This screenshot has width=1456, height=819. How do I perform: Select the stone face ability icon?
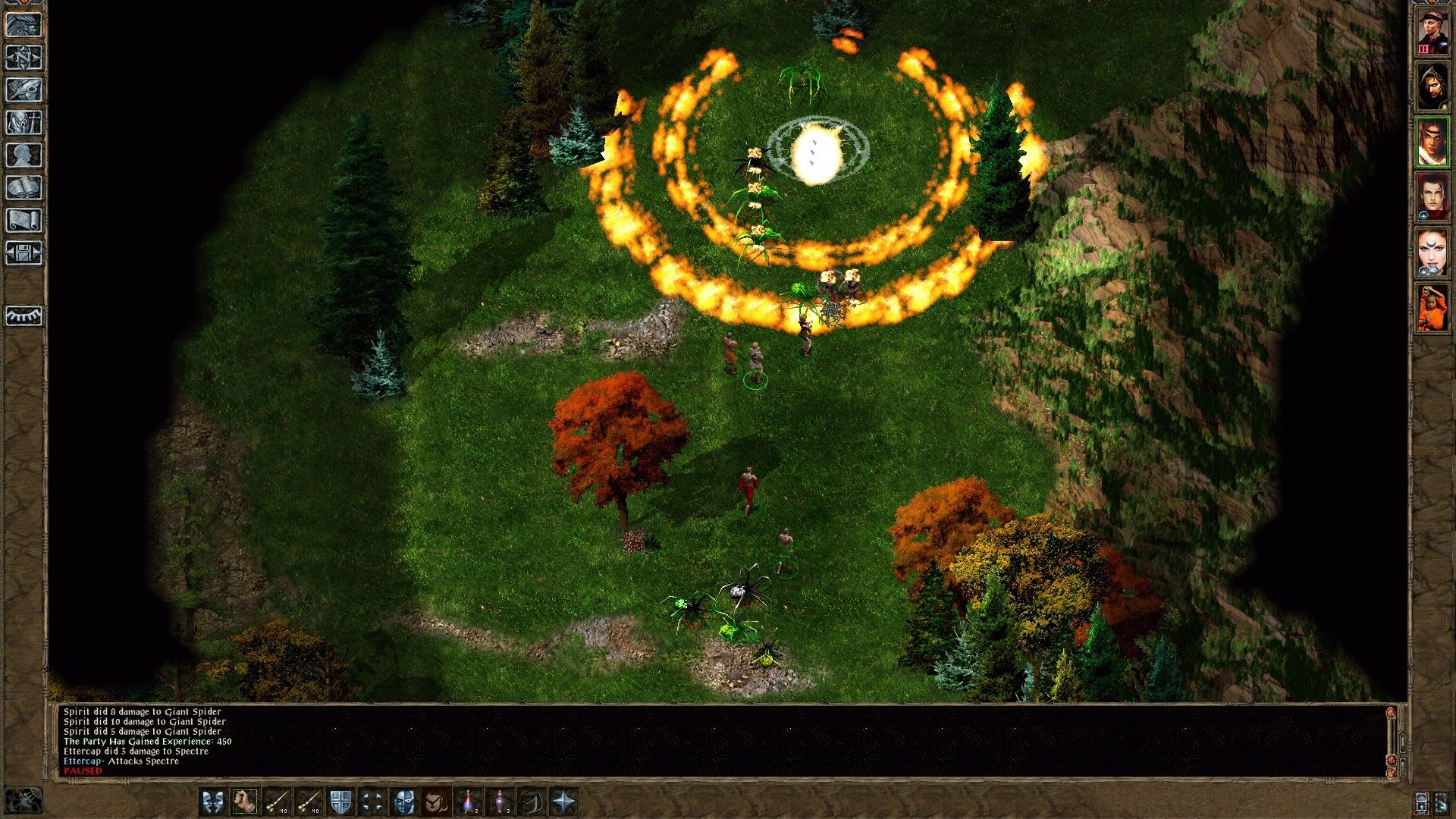point(405,800)
